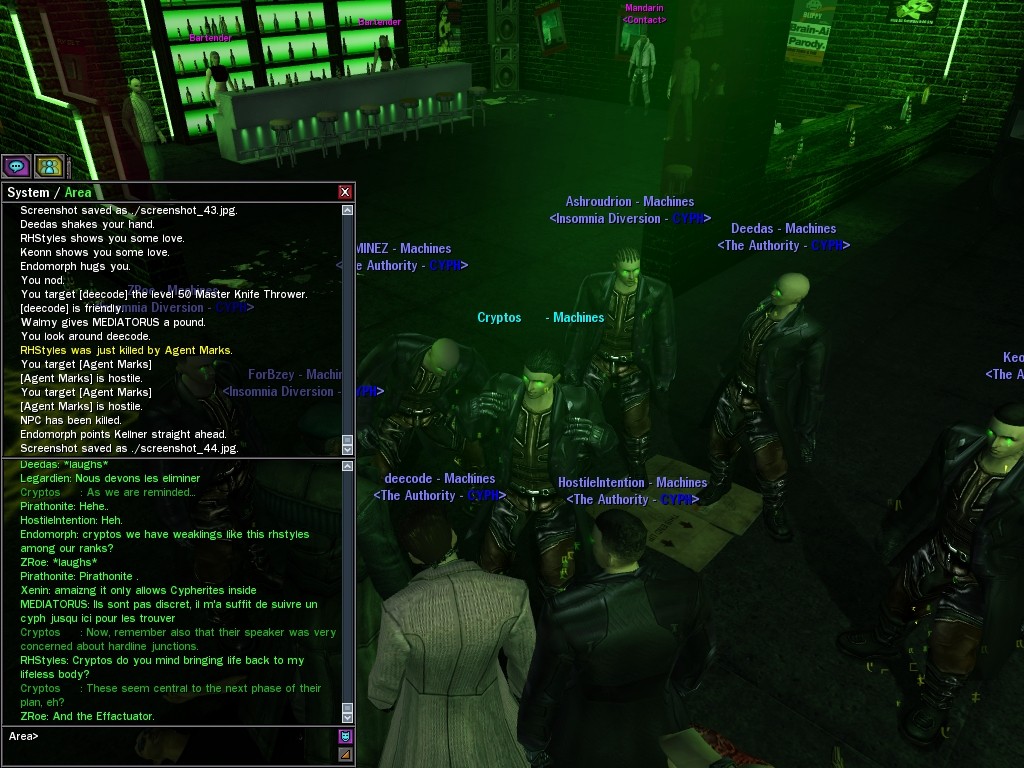The image size is (1024, 768).
Task: Click the area chat scroll-down arrow
Action: 347,716
